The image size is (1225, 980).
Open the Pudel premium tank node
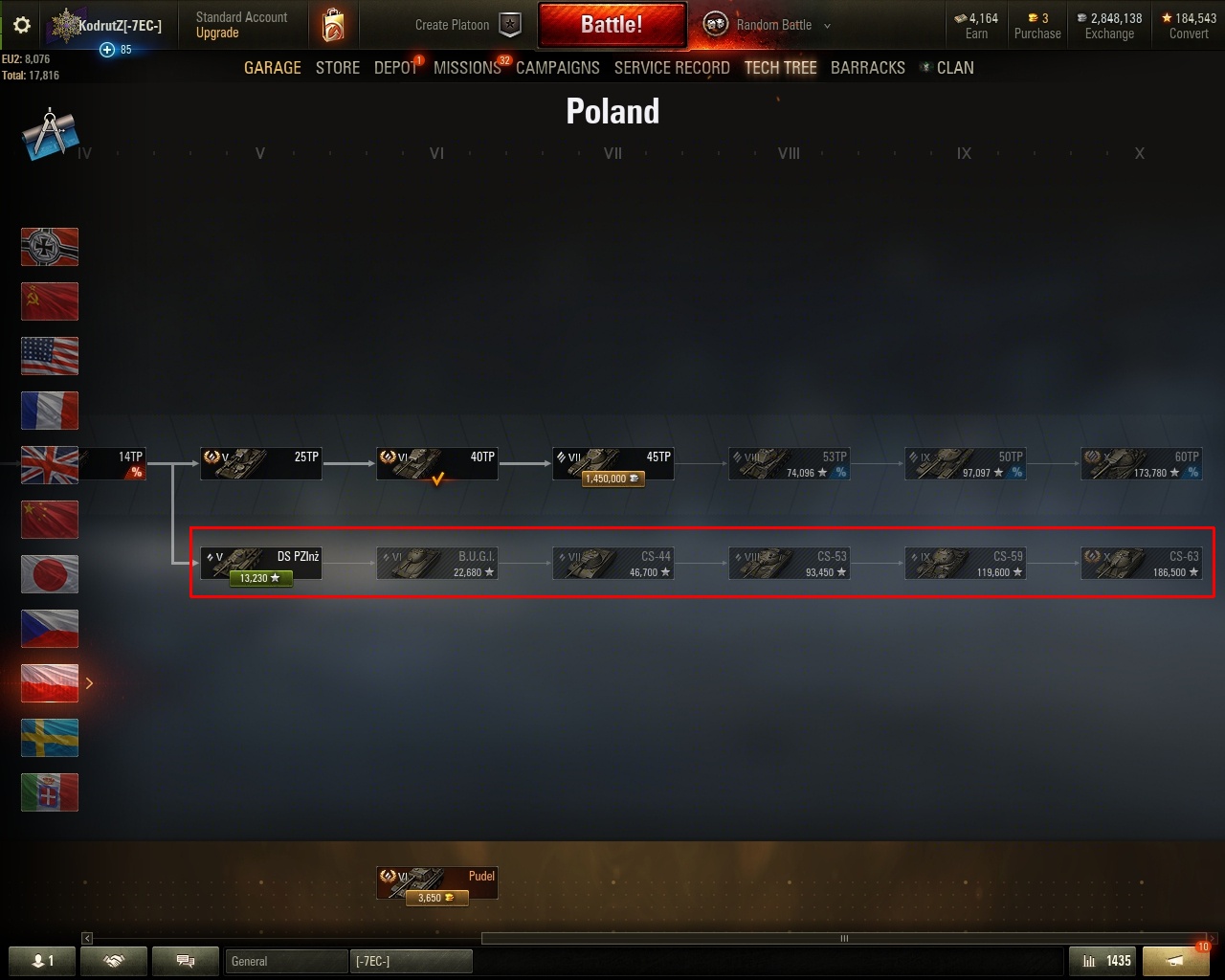(437, 883)
